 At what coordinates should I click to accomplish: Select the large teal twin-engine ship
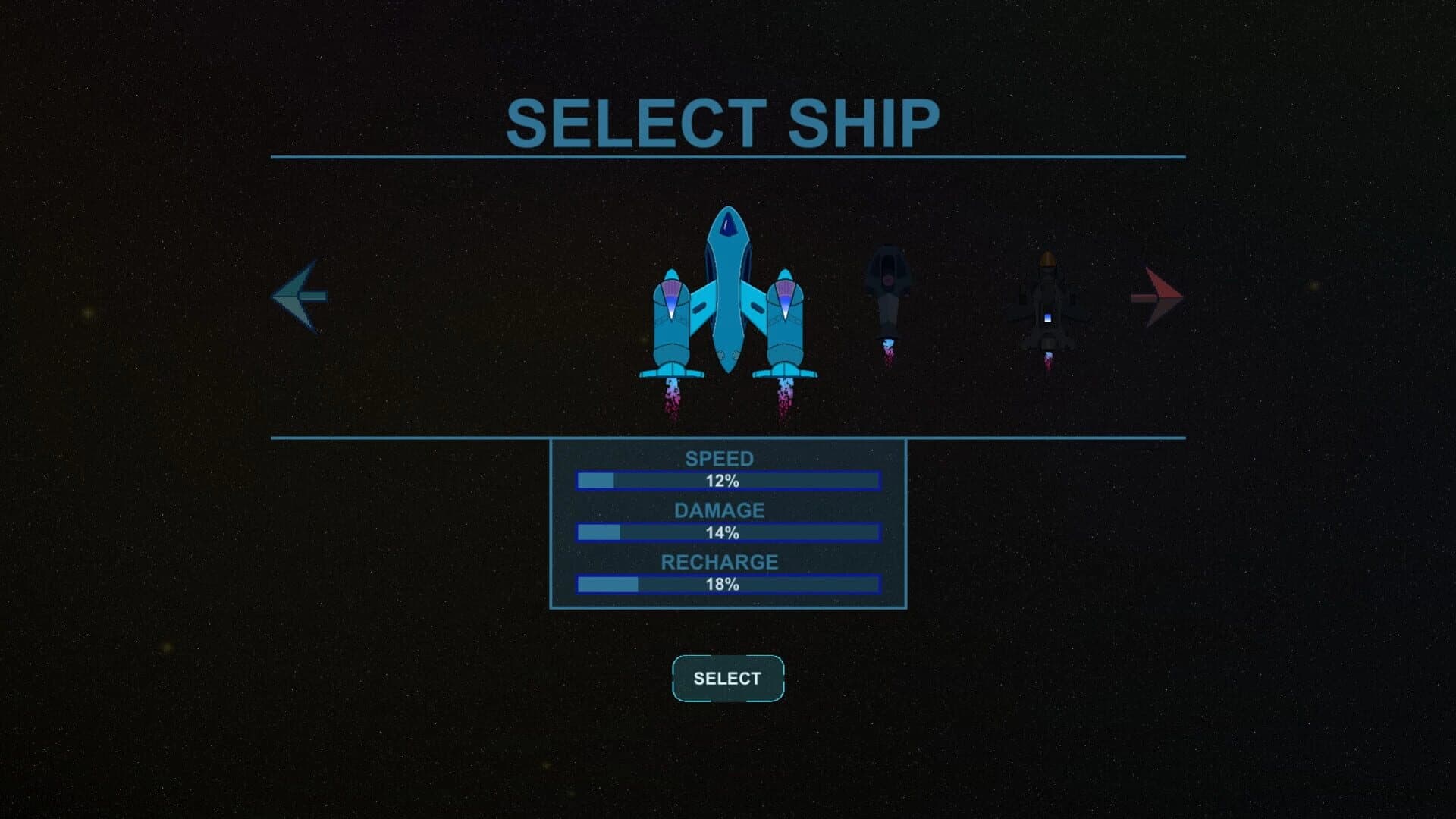[x=728, y=303]
